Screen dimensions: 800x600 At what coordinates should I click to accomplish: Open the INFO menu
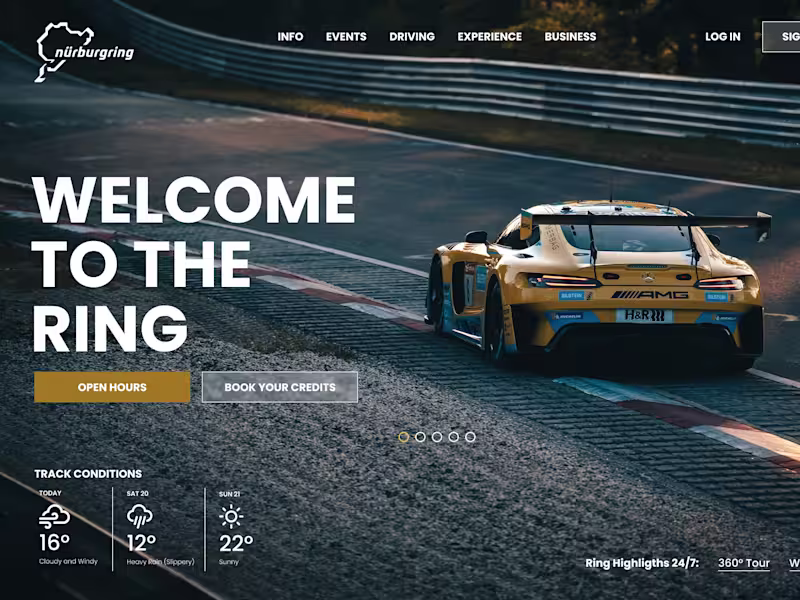click(x=290, y=37)
